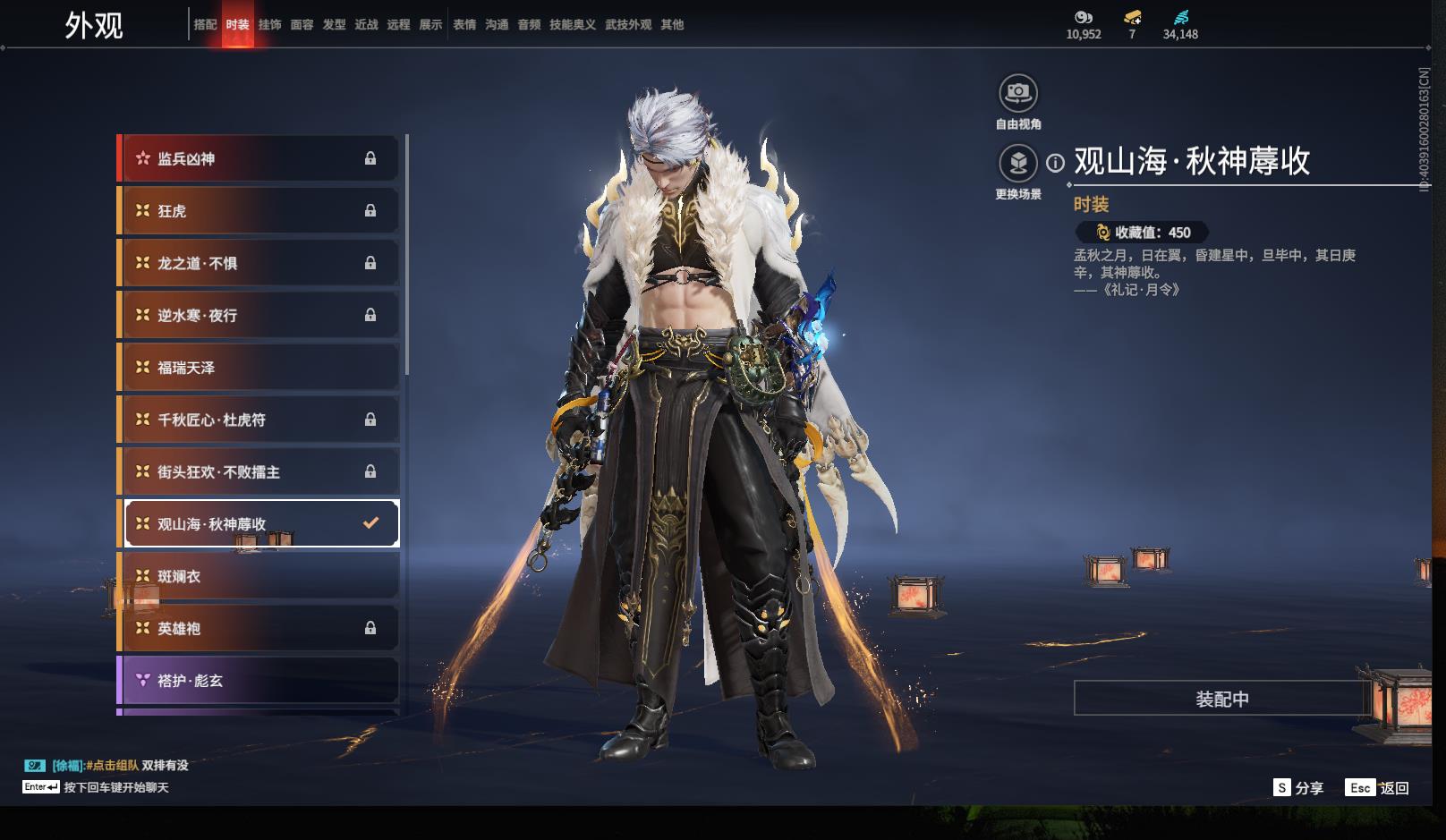Viewport: 1446px width, 840px height.
Task: Open the 近战 weapon skins tab
Action: [366, 25]
